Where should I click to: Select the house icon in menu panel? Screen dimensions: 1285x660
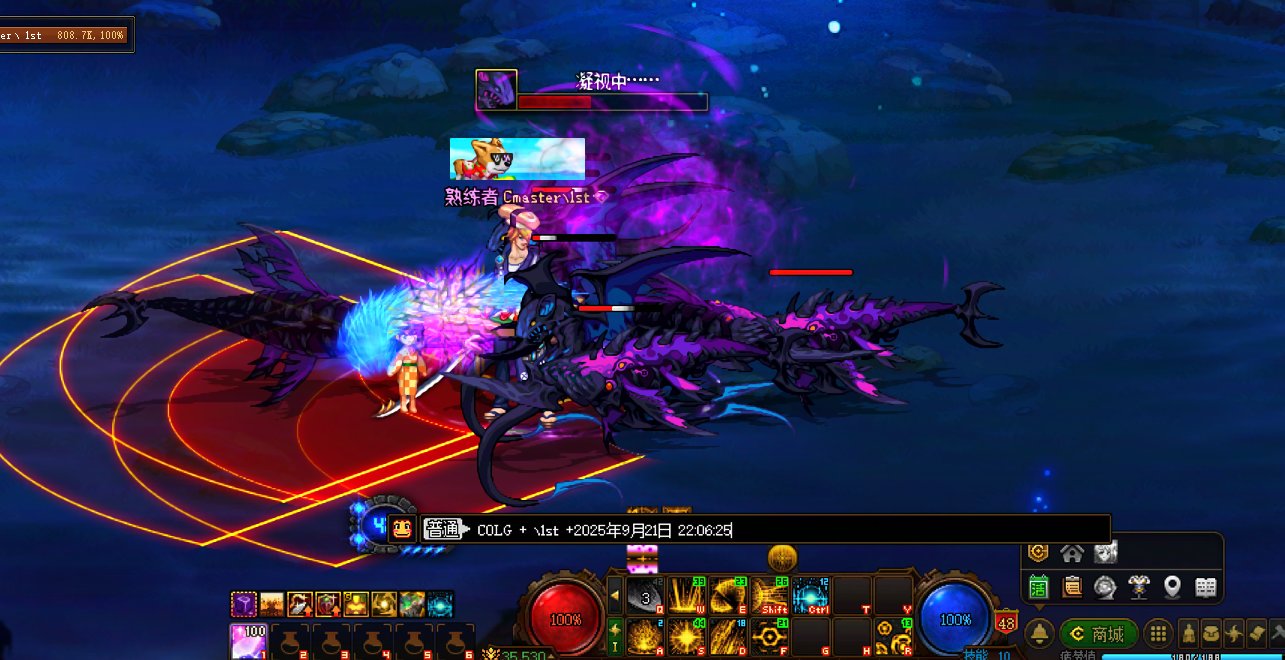[1072, 552]
